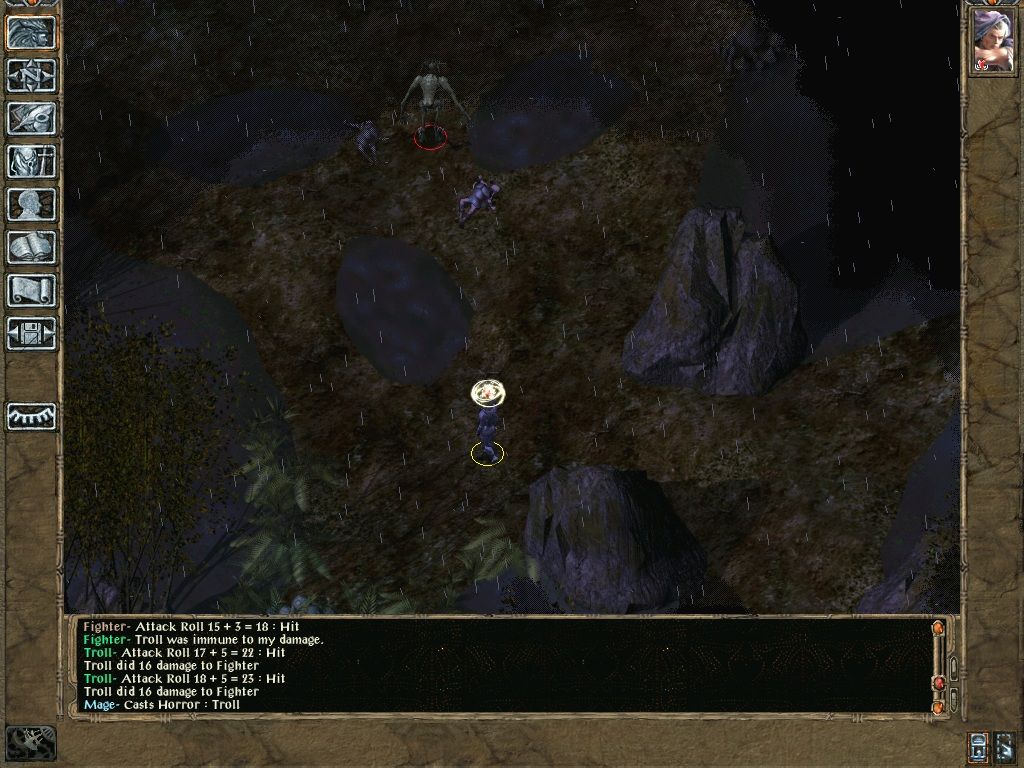Click the message log scroll-up orange gem

coord(938,629)
